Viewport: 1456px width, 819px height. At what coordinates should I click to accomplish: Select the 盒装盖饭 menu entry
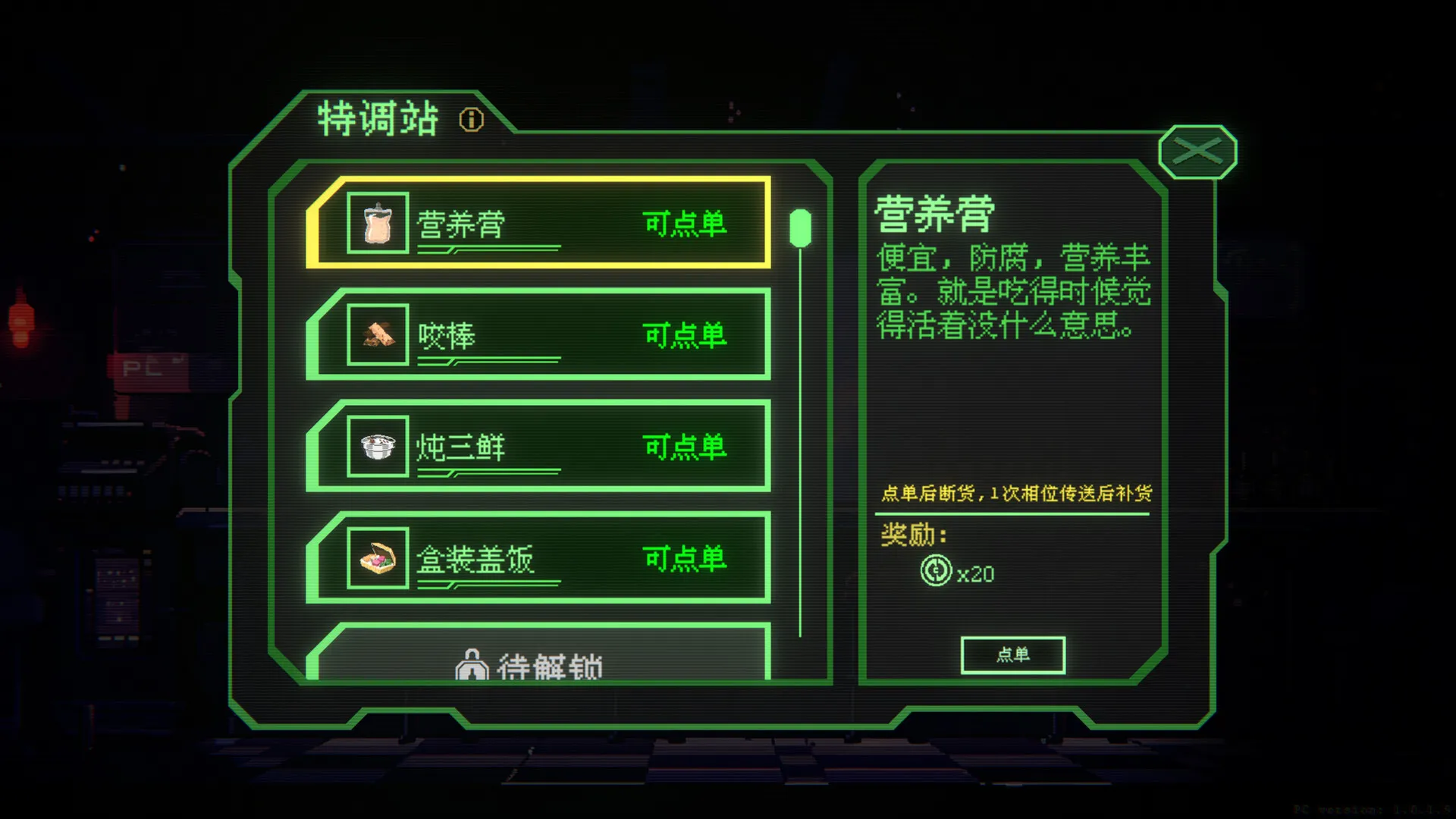[538, 559]
